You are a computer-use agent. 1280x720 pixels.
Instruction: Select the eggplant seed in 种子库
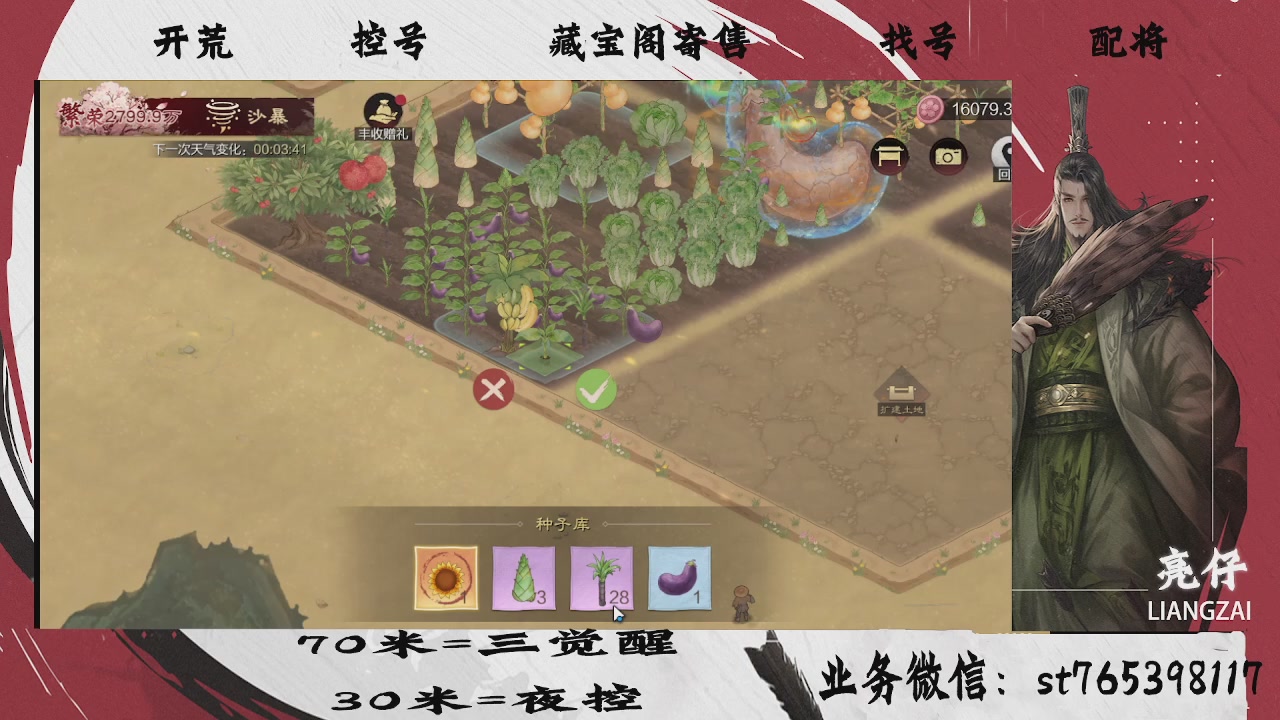click(678, 577)
